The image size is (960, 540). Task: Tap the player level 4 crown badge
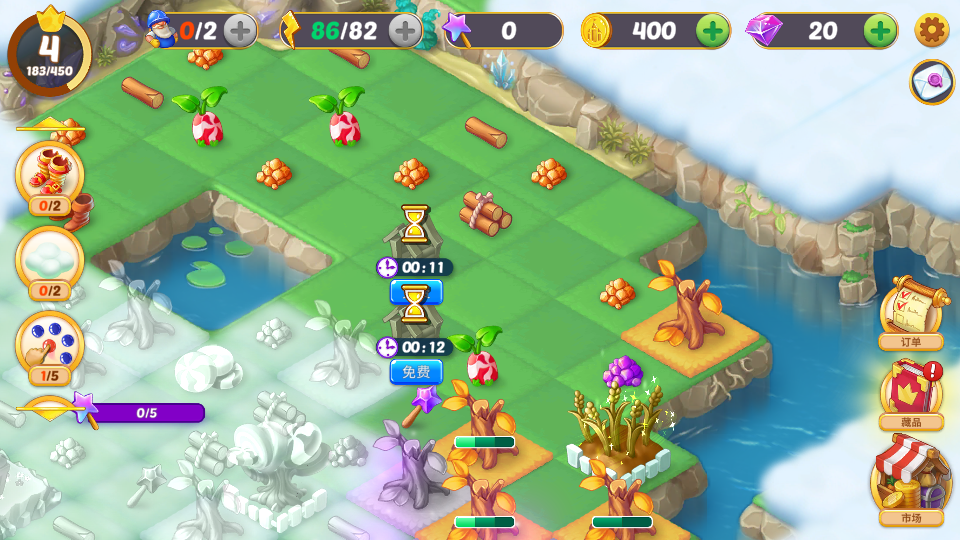point(49,50)
